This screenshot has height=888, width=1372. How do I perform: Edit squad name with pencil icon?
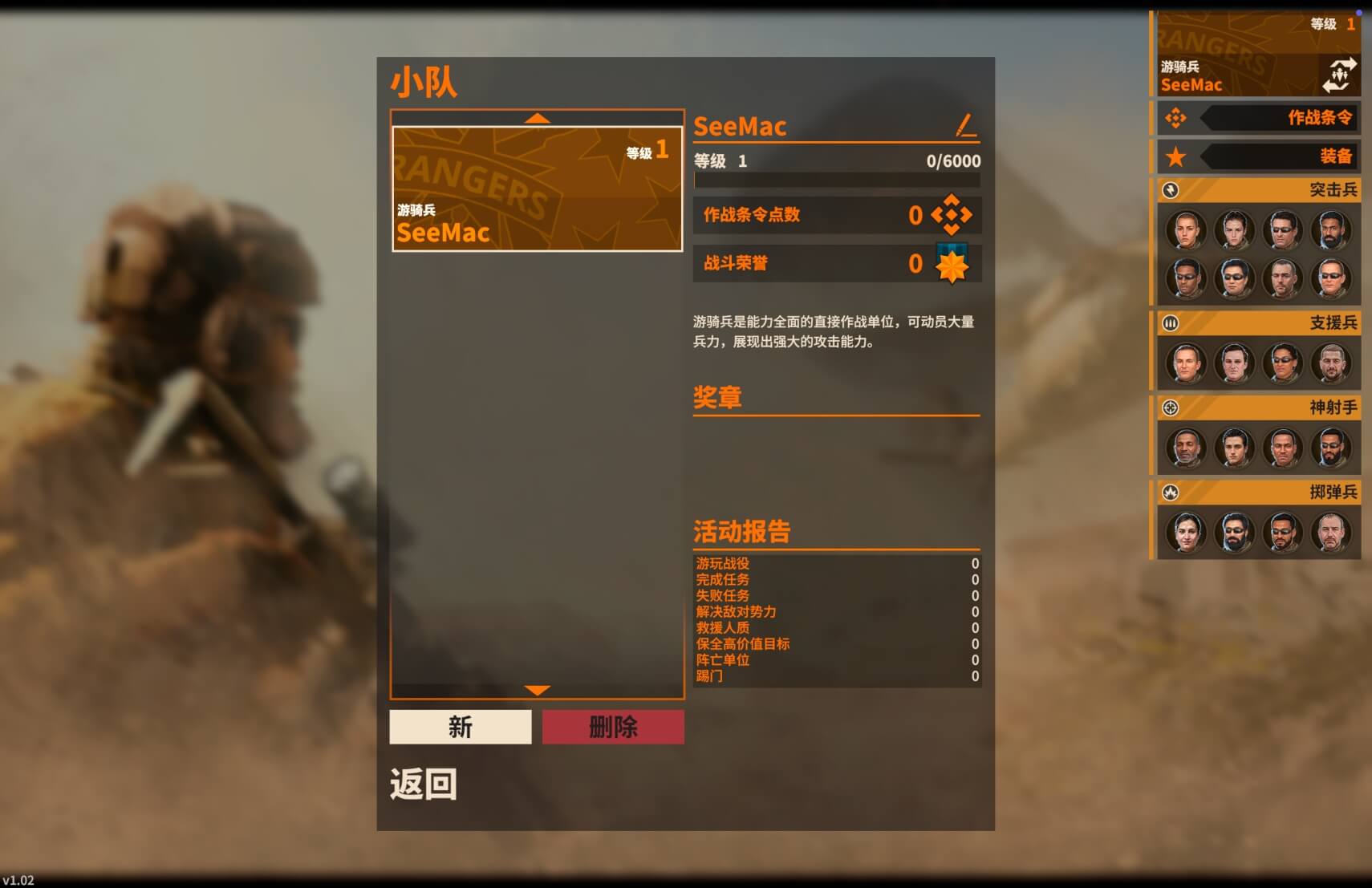point(966,125)
